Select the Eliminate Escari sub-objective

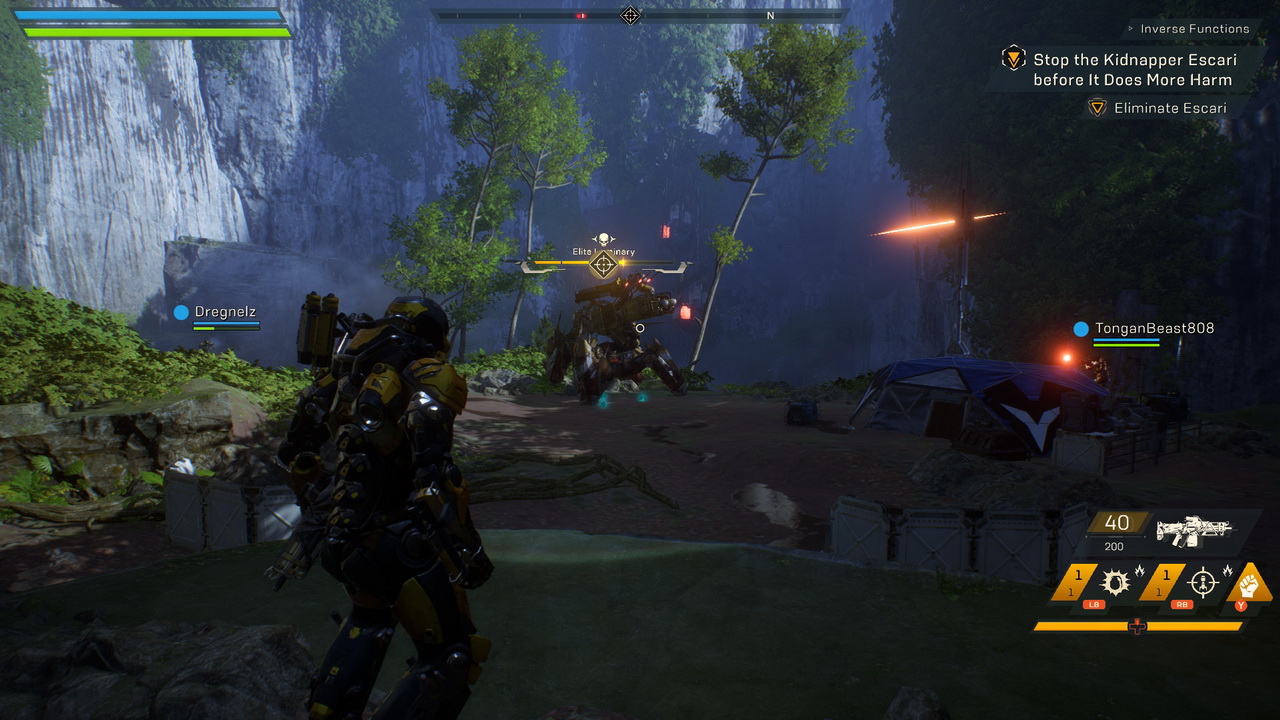coord(1169,108)
